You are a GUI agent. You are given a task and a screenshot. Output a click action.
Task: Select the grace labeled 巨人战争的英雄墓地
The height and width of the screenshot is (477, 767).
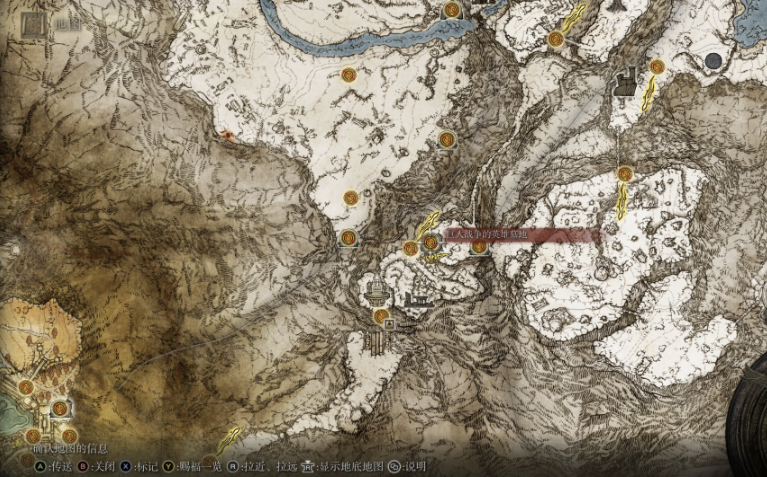pyautogui.click(x=431, y=242)
